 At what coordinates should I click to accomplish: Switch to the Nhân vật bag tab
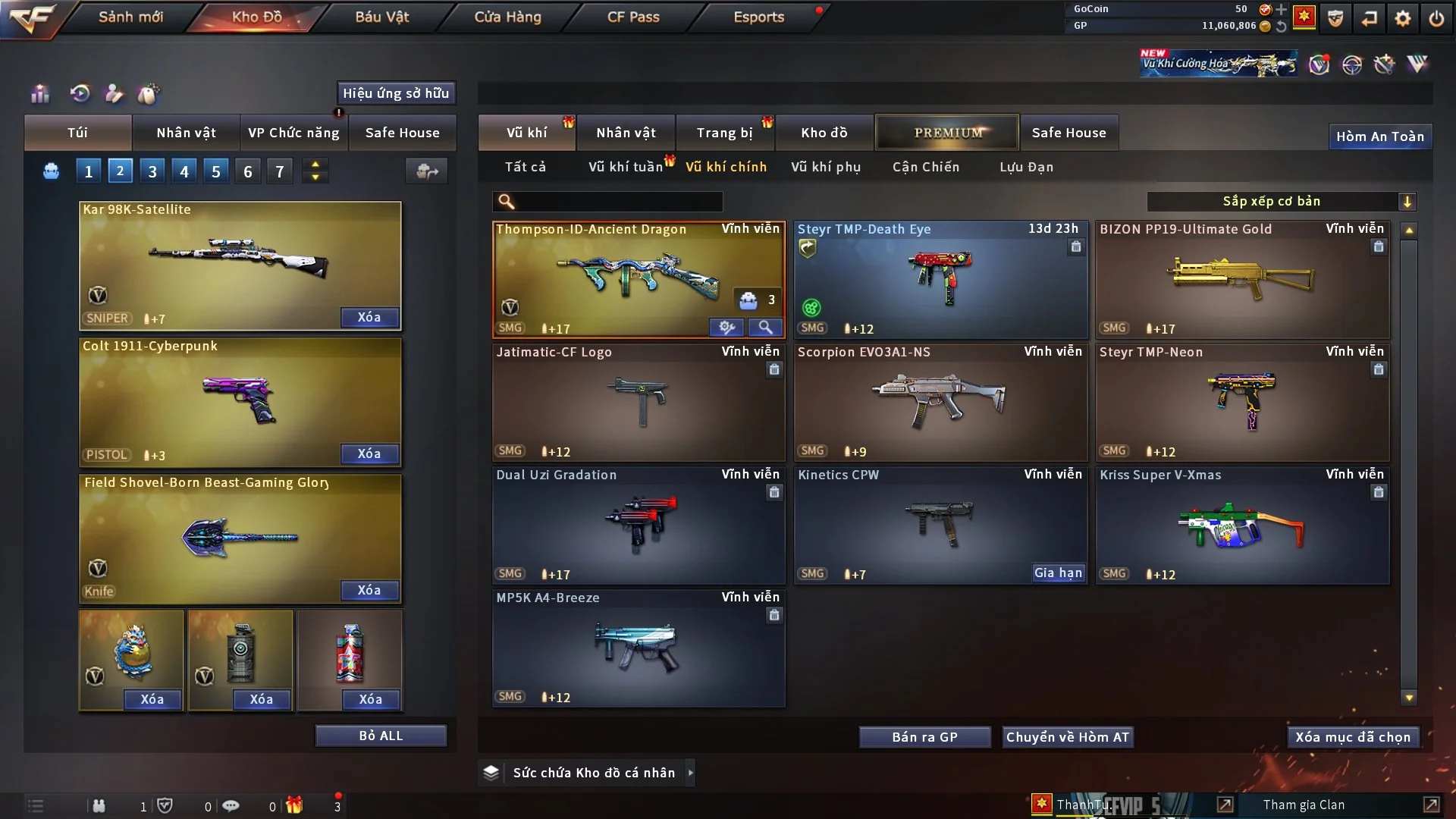(186, 133)
